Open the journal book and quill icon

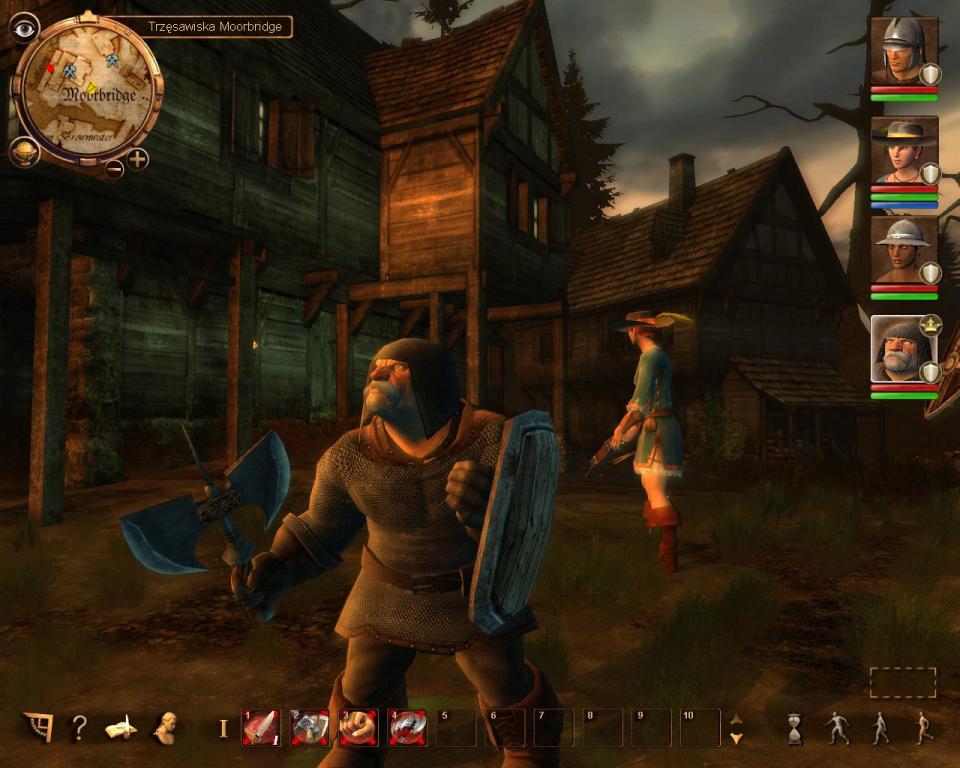(121, 728)
